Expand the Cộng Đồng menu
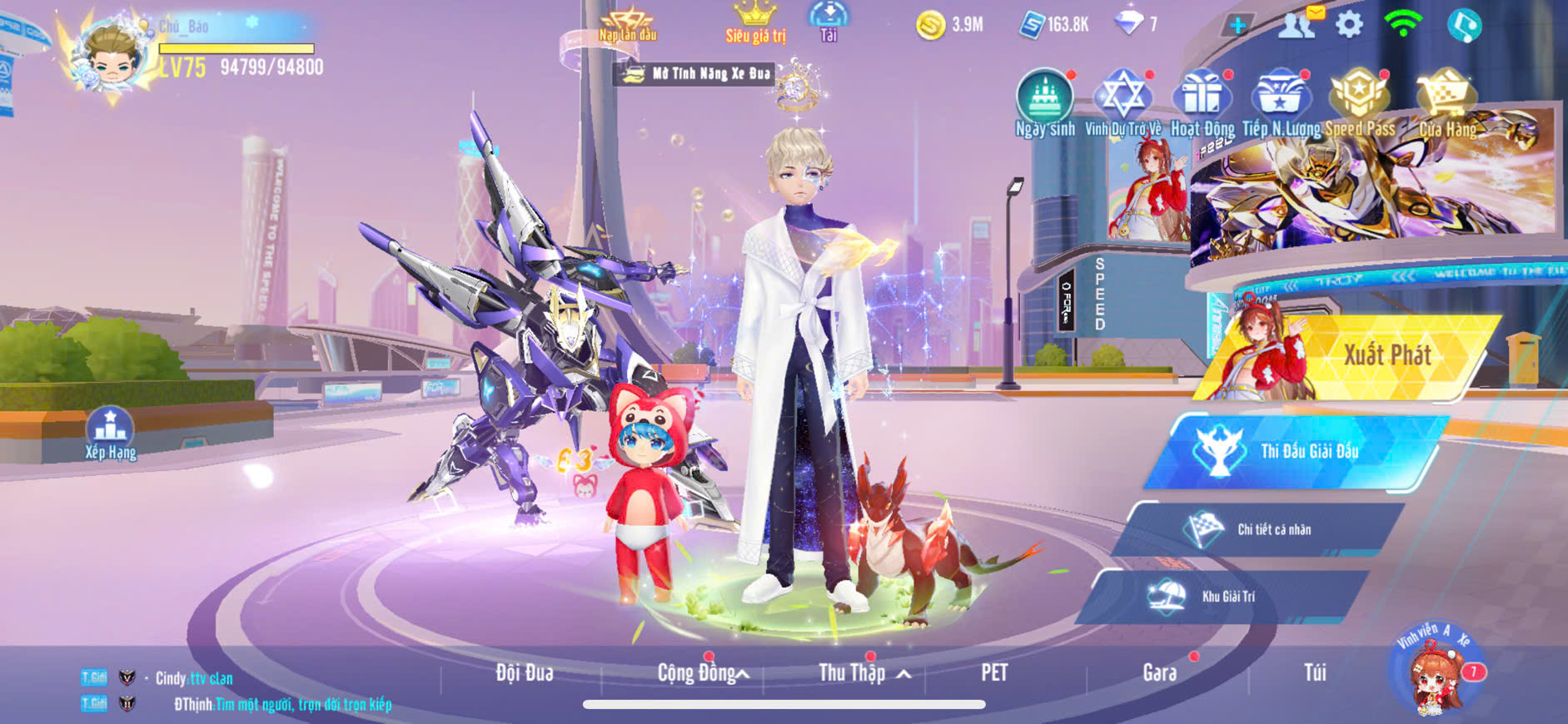Screen dimensions: 1568x724 coord(702,672)
